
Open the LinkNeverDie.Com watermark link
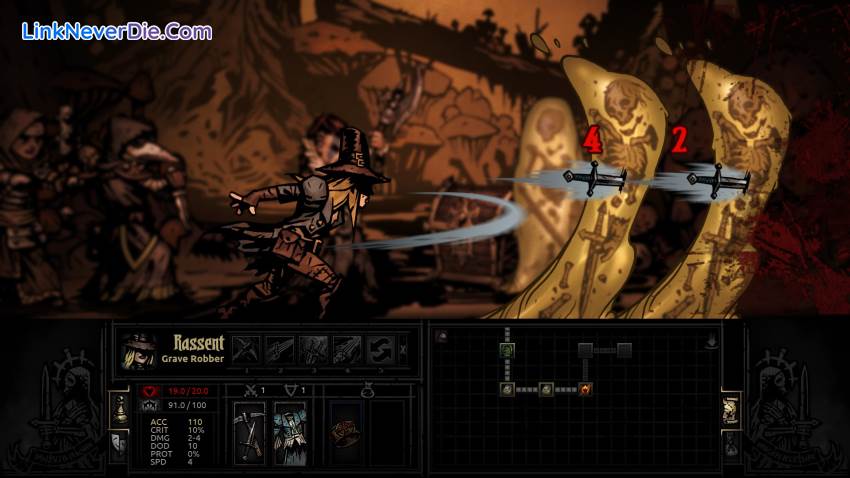tap(117, 31)
